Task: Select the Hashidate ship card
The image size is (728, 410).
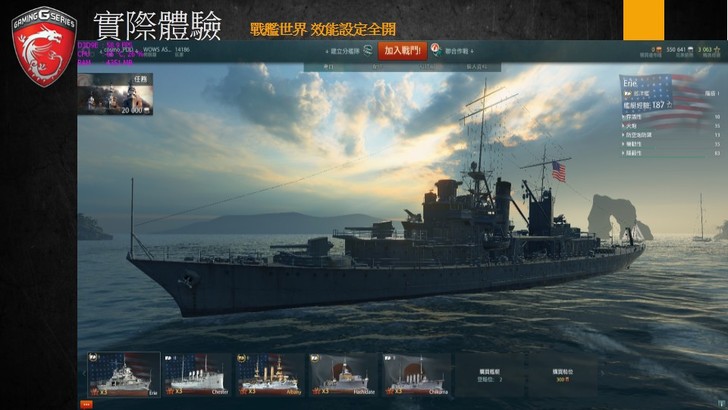Action: pos(340,373)
